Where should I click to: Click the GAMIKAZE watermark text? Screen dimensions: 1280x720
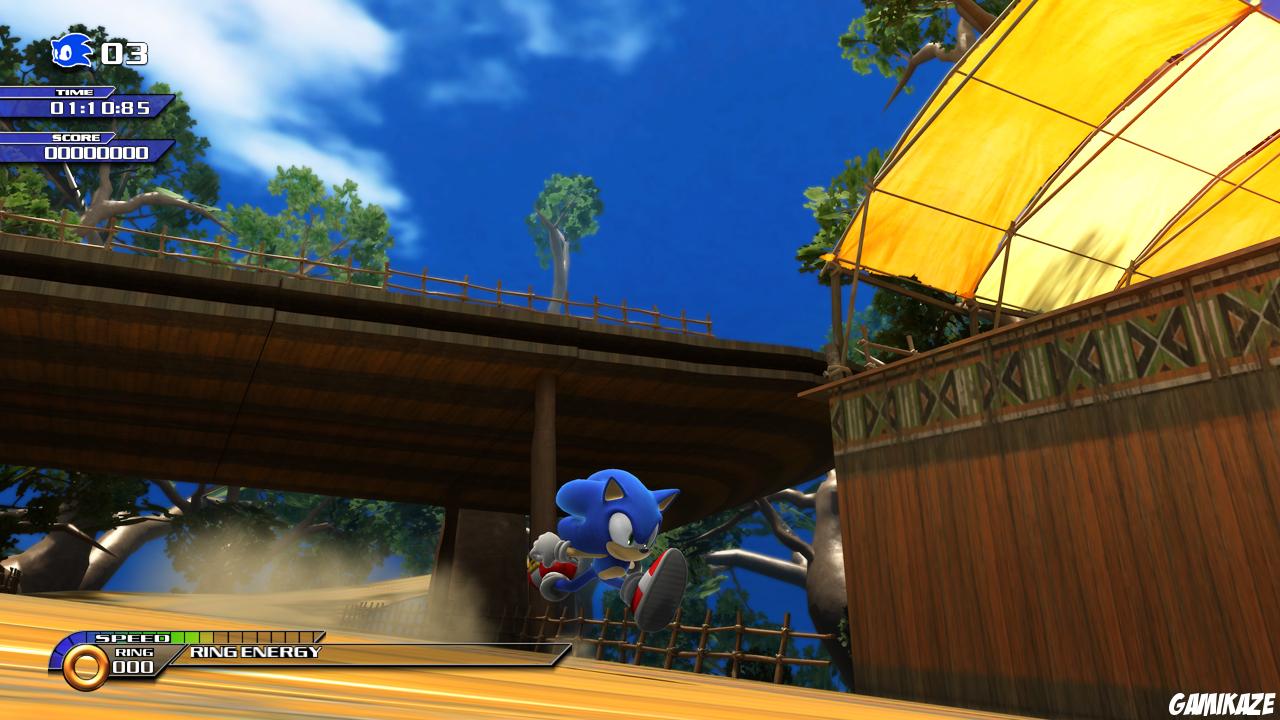click(x=1222, y=705)
